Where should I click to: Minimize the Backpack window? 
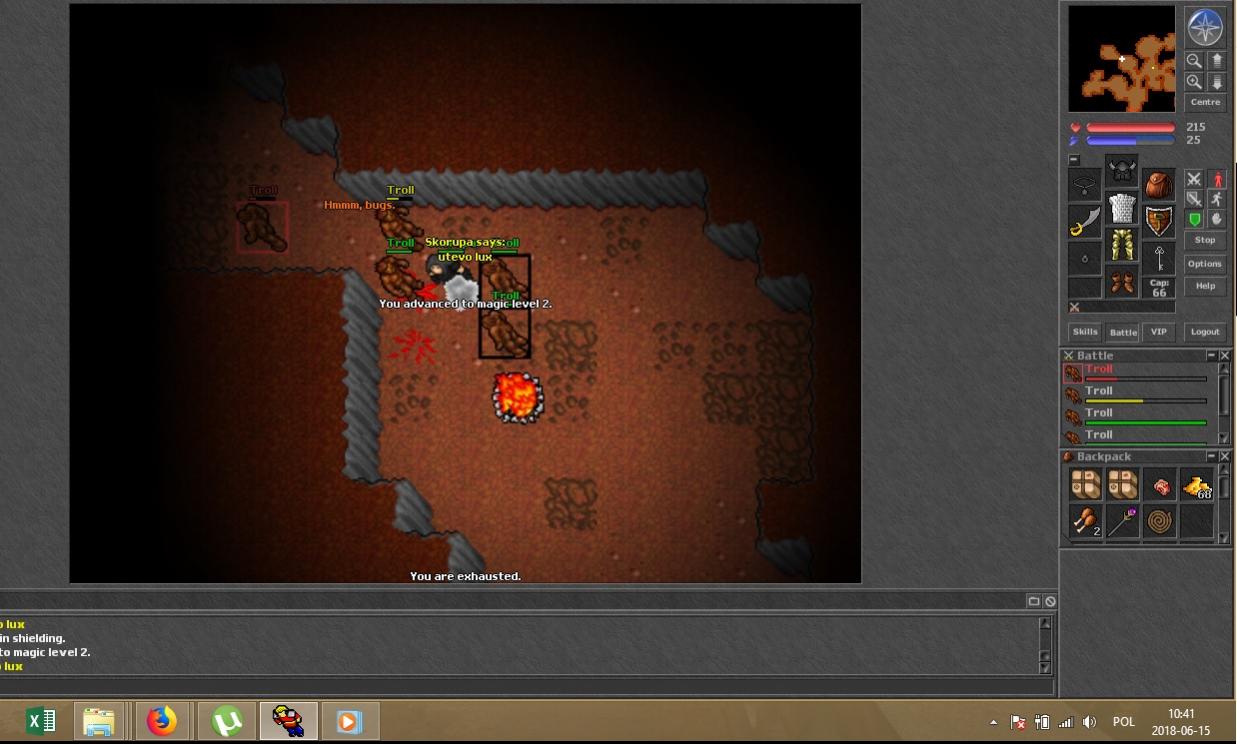tap(1211, 457)
